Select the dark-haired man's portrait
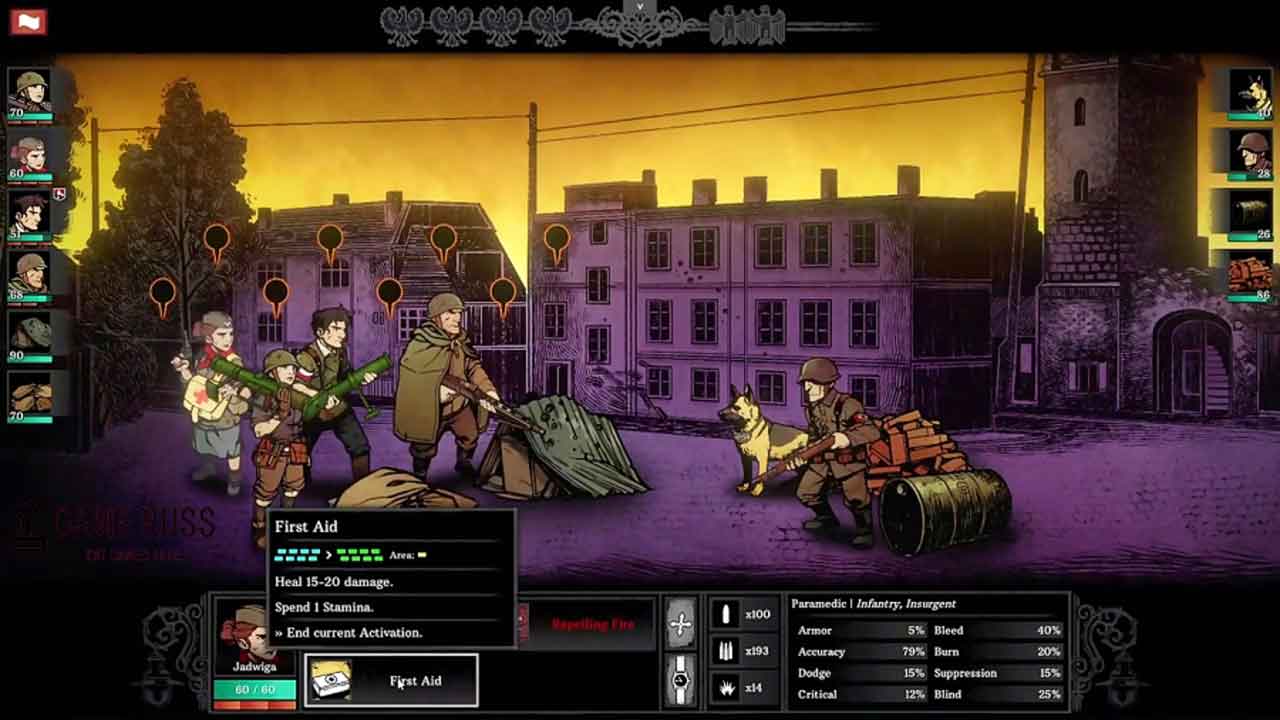 [x=30, y=214]
